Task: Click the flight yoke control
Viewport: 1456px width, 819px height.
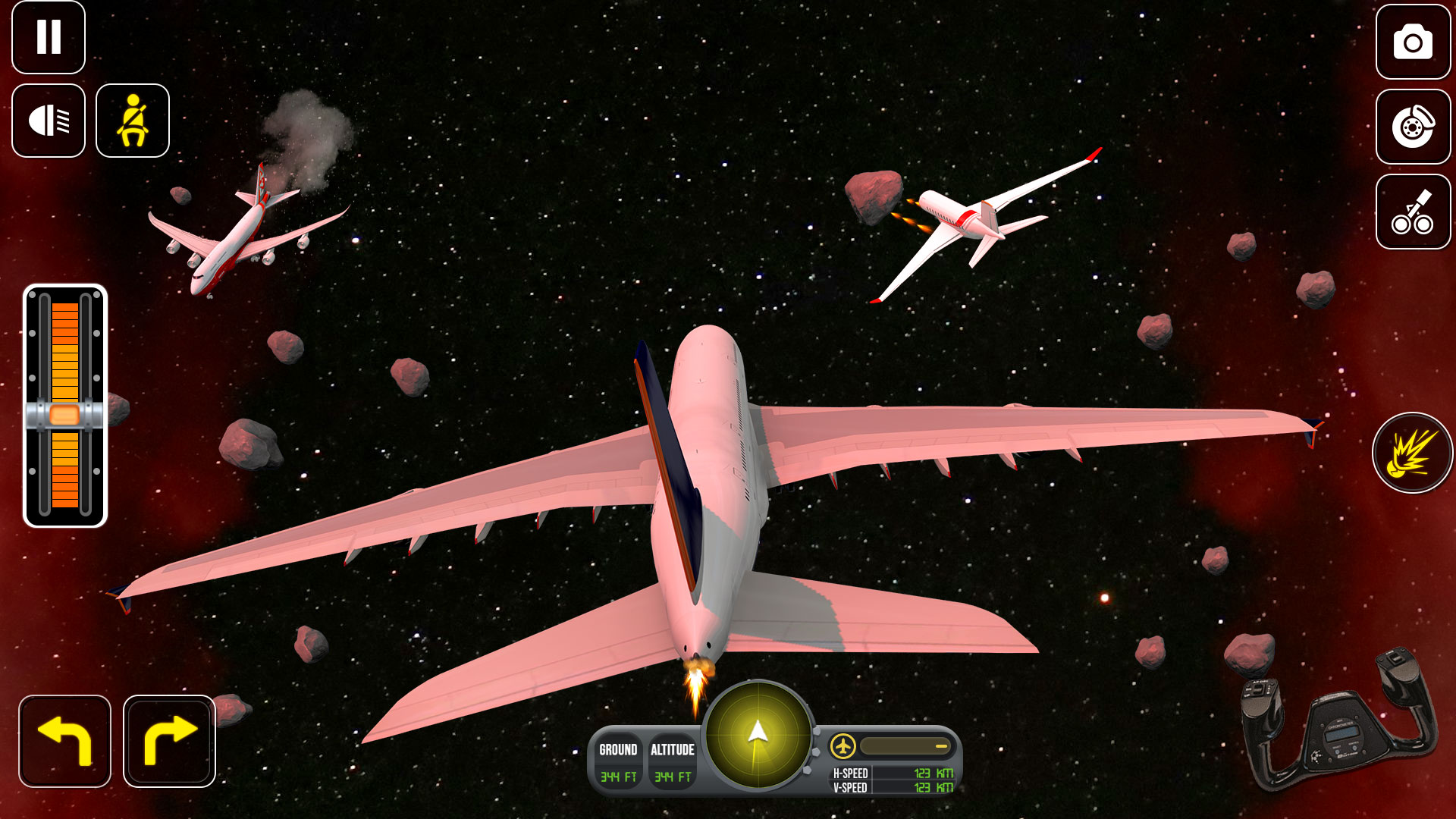Action: point(1339,720)
